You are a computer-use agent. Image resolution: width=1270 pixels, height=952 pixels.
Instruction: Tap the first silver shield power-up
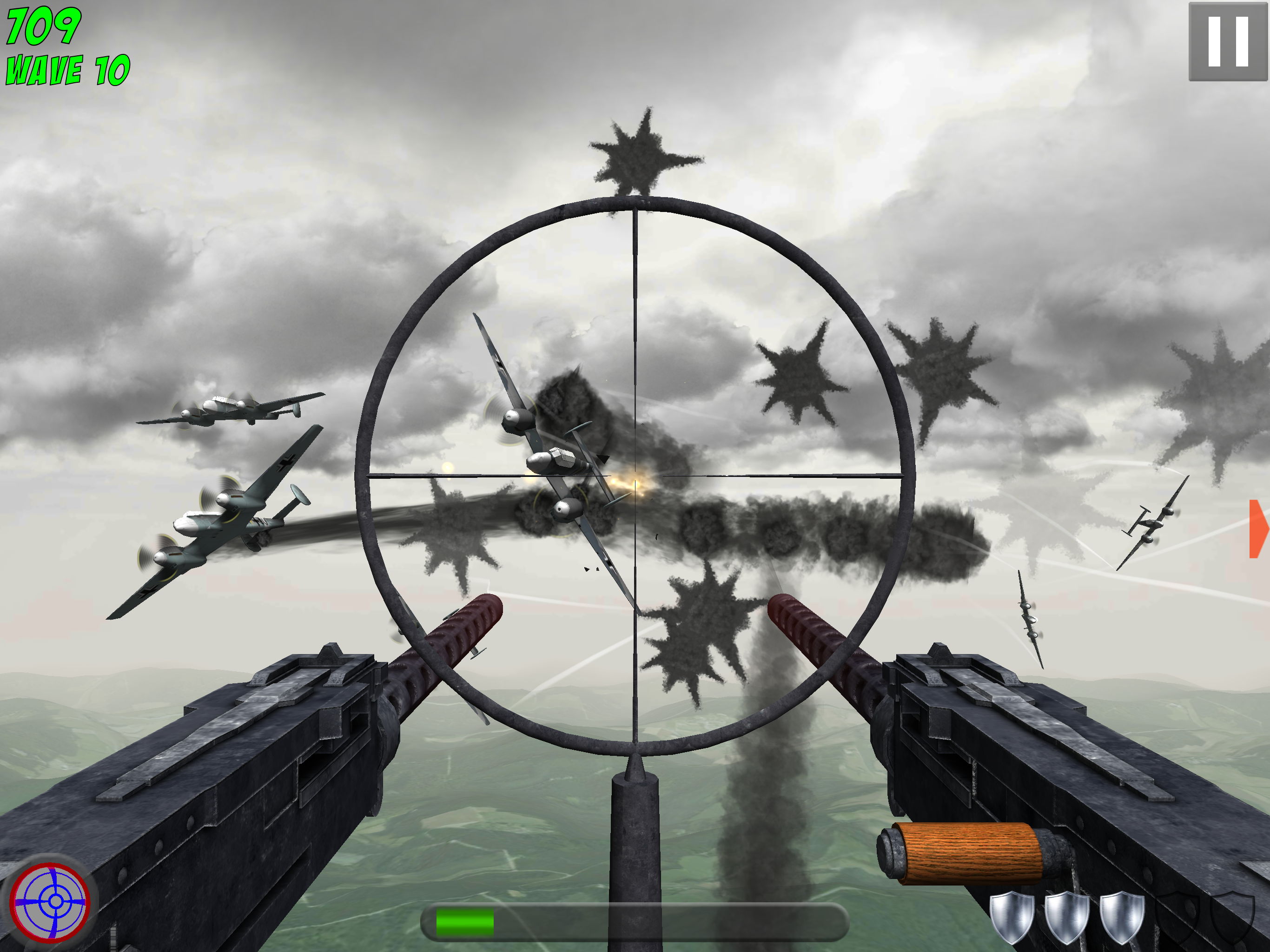(1013, 919)
